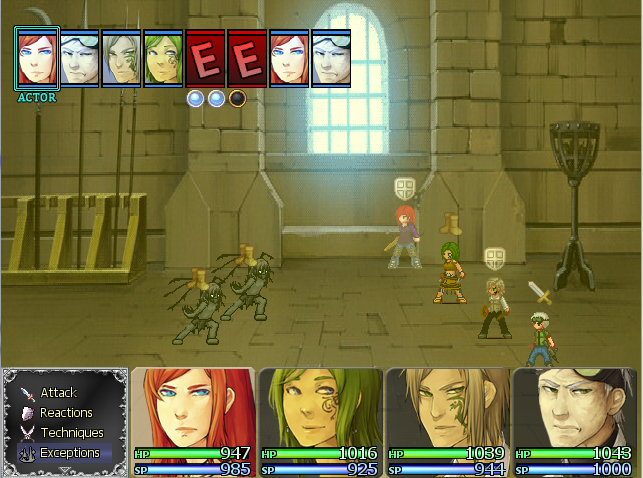The height and width of the screenshot is (478, 643).
Task: Choose the Reactions command
Action: coord(66,413)
